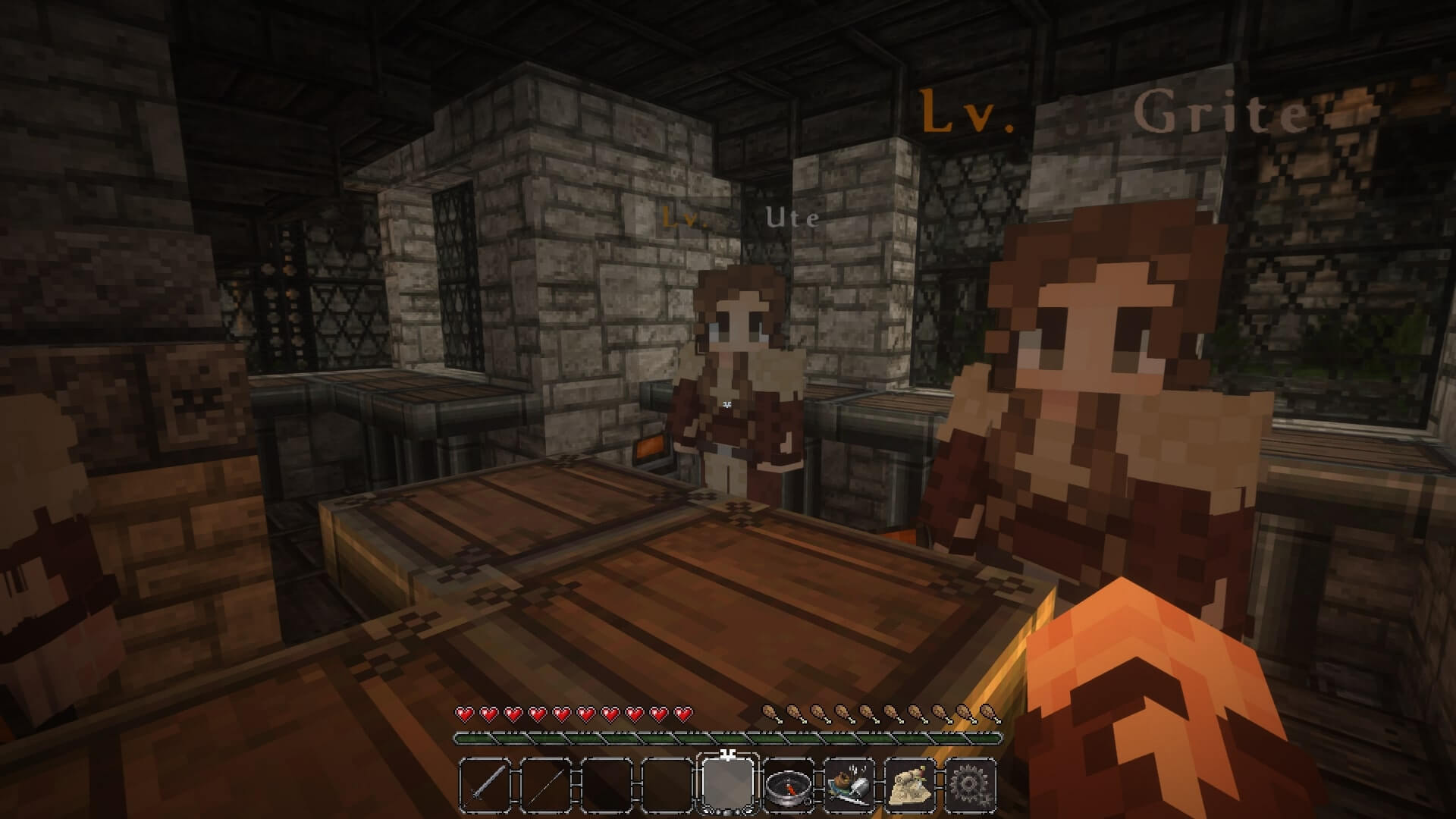Select the equipment pile hotbar slot
This screenshot has height=819, width=1456.
849,783
